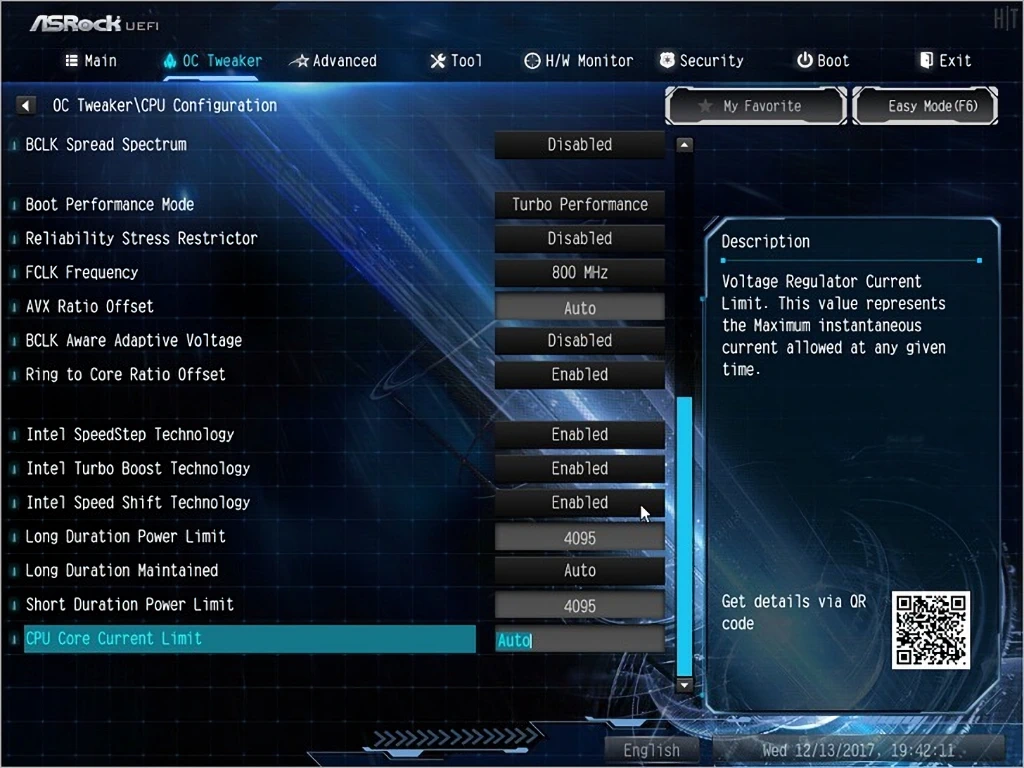Go to the H/W Monitor tab
This screenshot has width=1024, height=768.
tap(579, 61)
